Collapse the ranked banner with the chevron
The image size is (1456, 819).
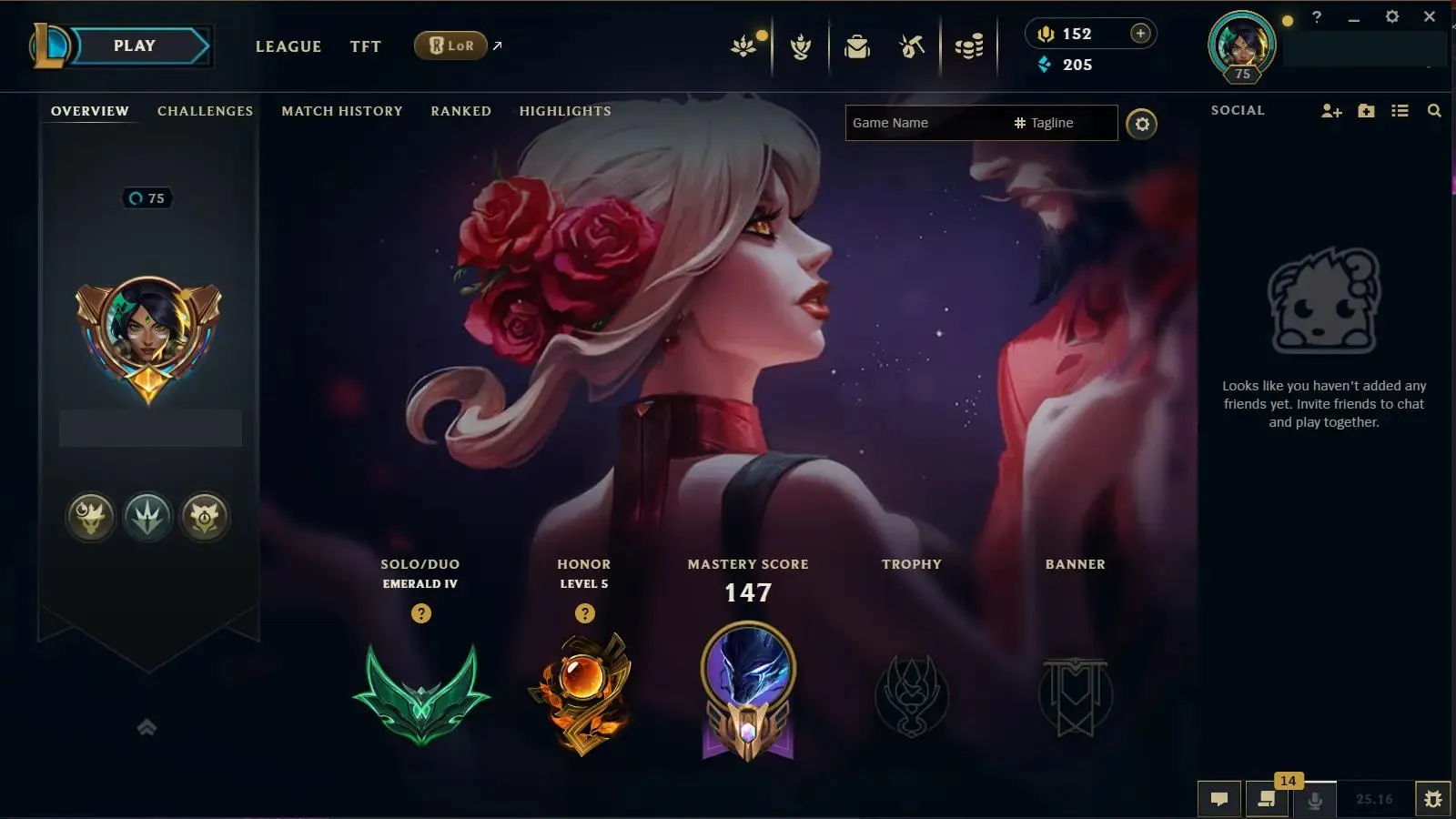(148, 726)
